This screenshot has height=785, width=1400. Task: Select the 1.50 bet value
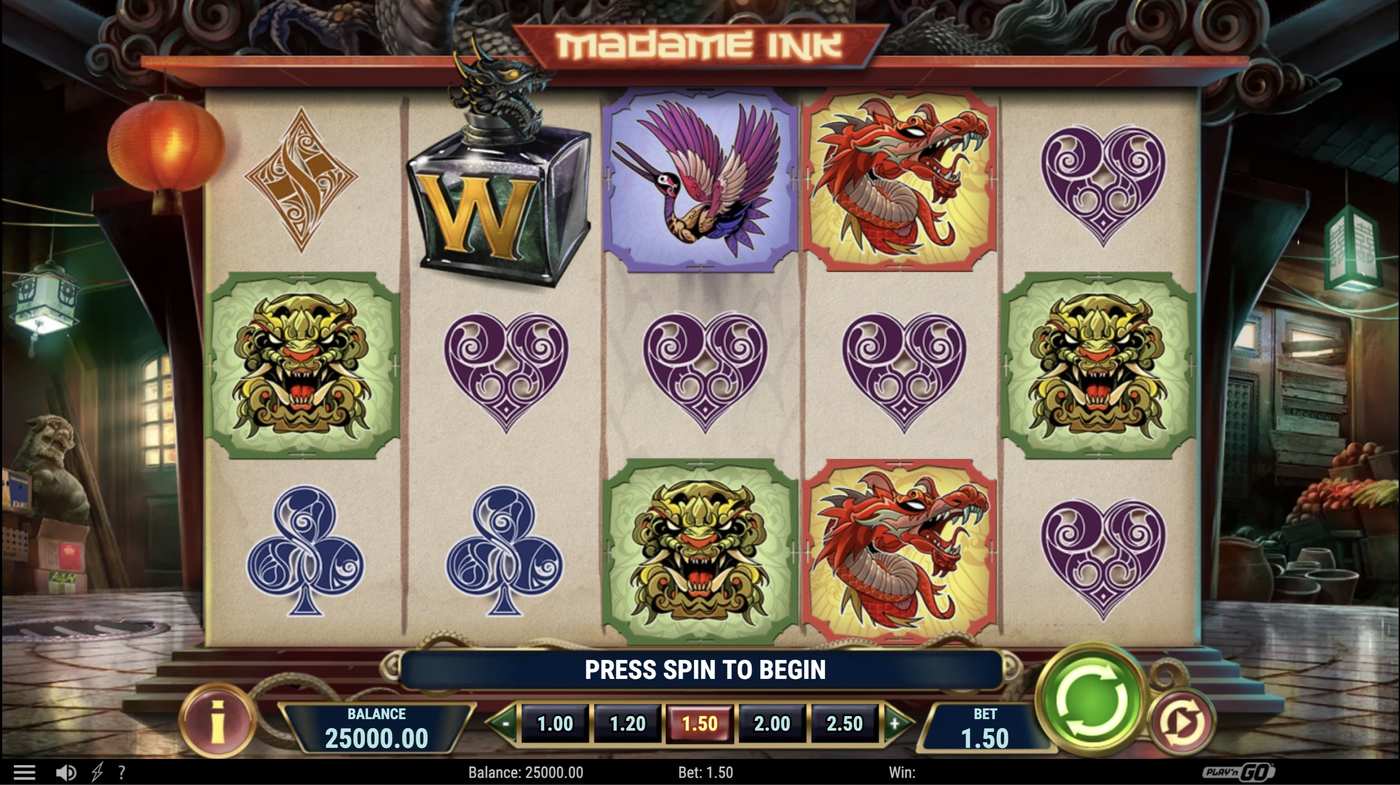[699, 722]
